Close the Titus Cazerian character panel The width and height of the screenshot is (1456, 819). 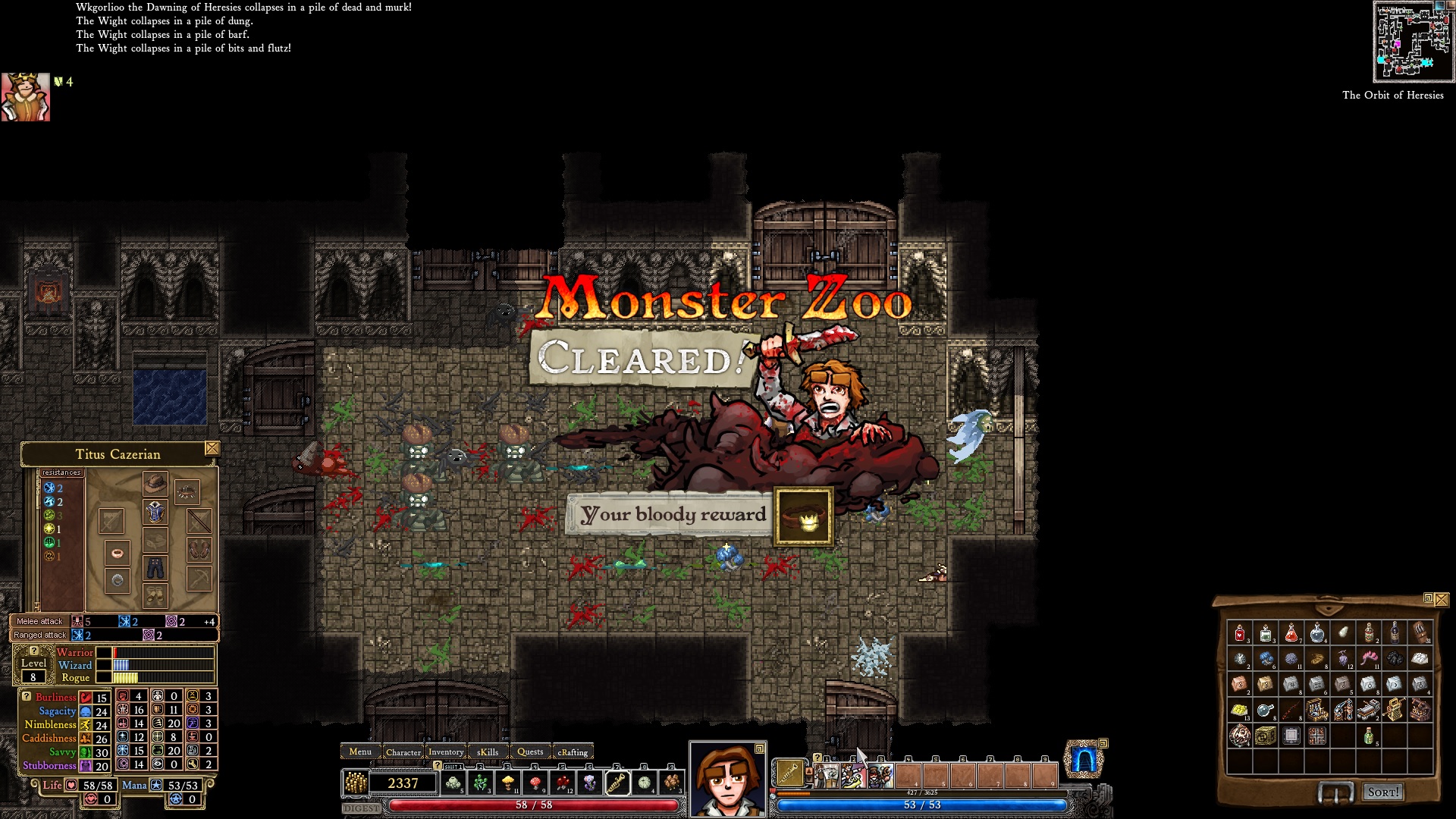[212, 449]
